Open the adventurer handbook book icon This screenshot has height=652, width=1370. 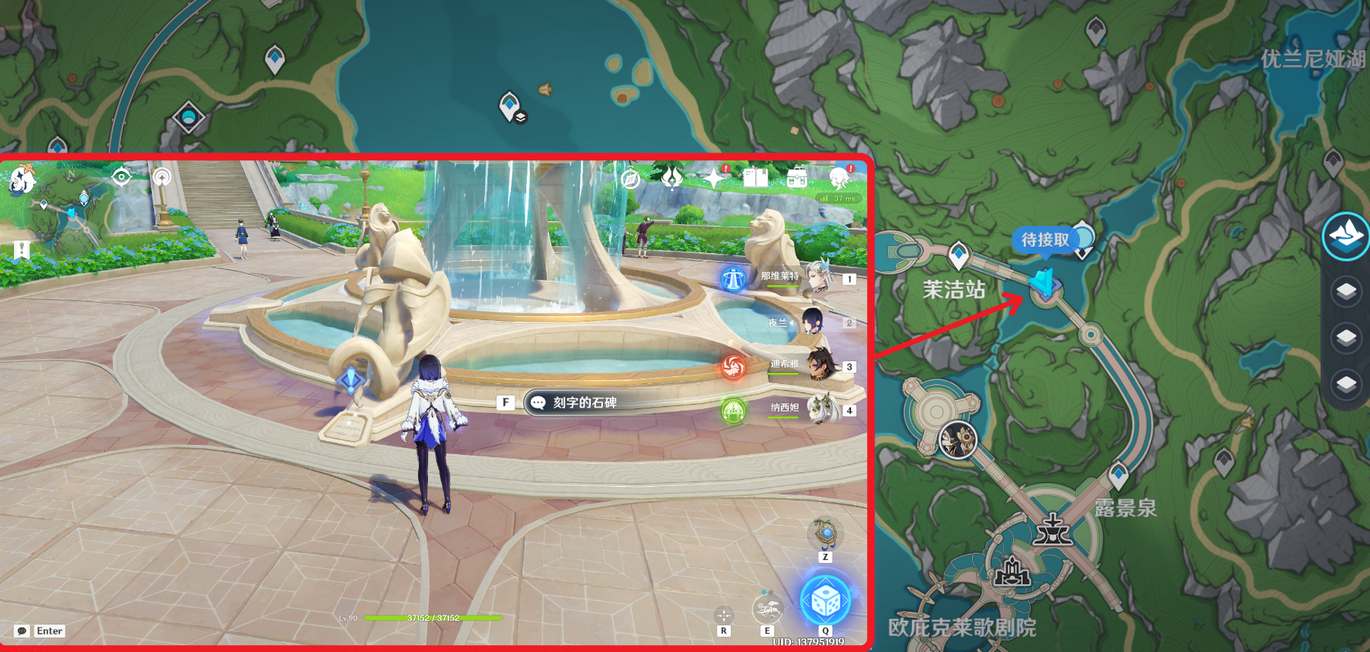(755, 178)
